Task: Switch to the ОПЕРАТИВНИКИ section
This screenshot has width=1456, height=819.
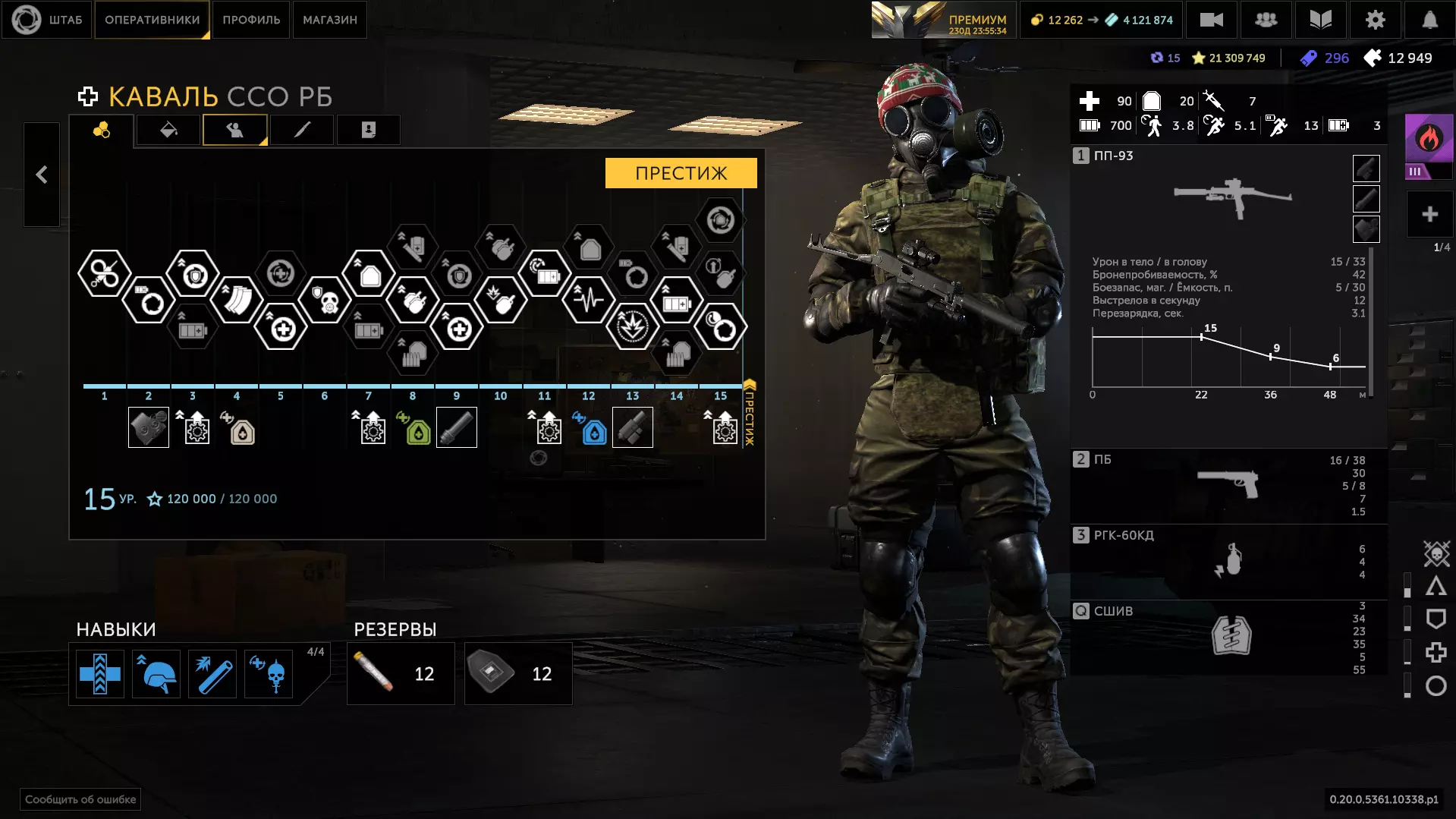Action: point(152,20)
